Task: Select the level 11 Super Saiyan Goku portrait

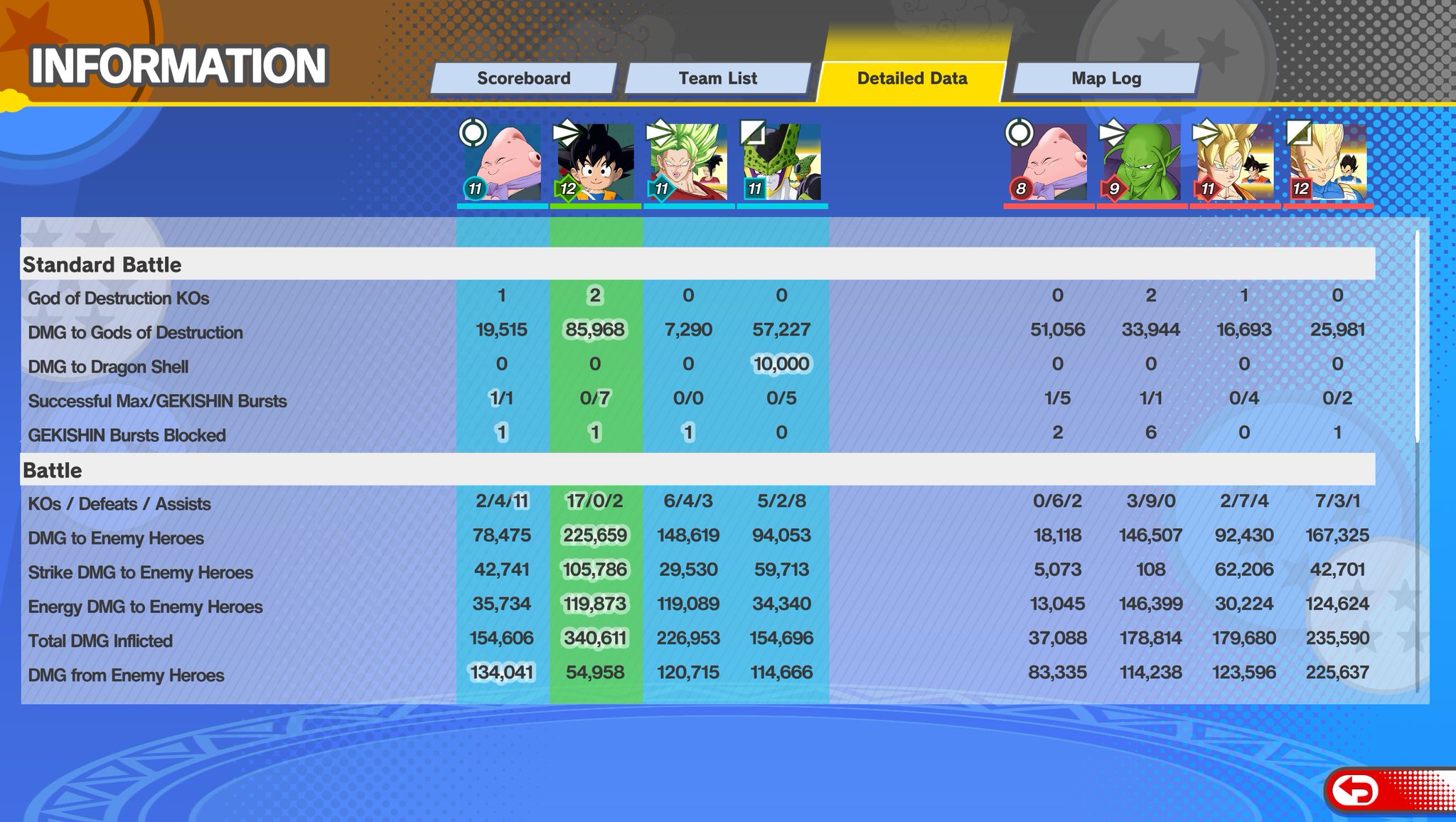Action: pyautogui.click(x=1235, y=163)
